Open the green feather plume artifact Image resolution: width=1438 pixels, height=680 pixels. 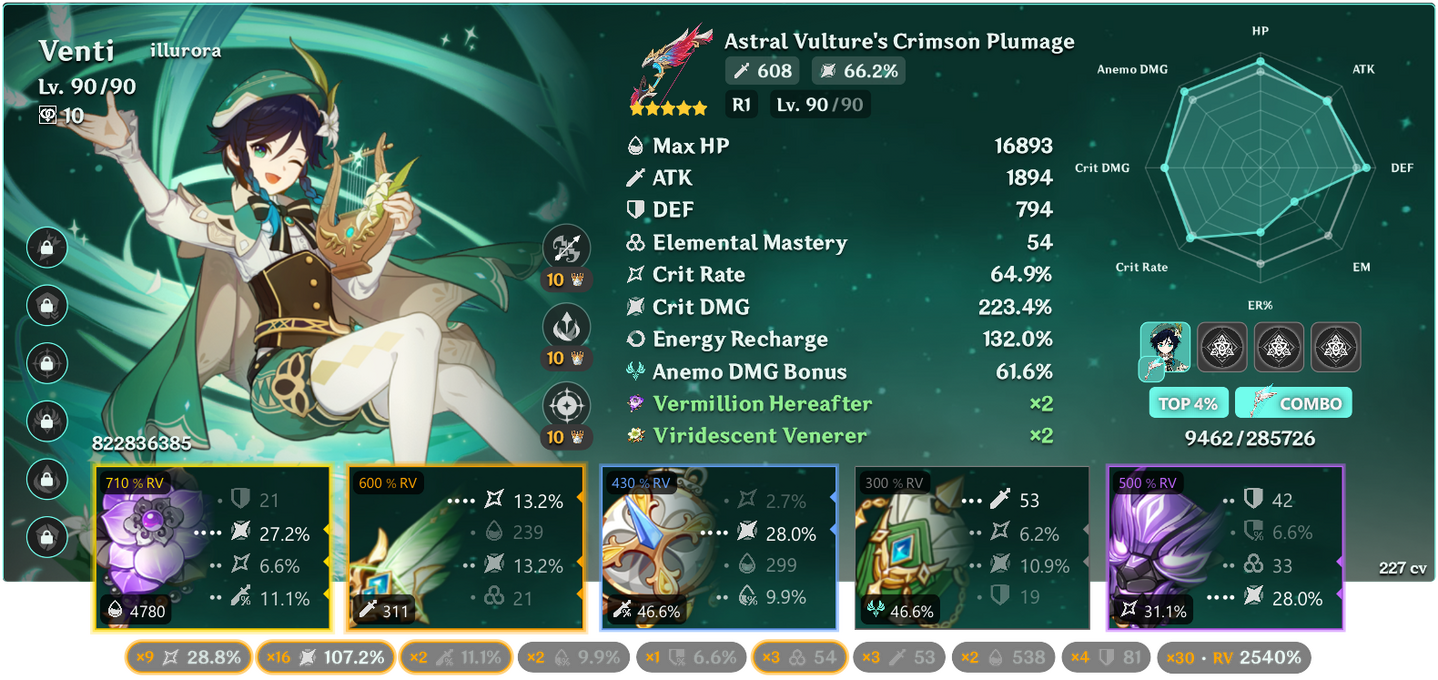(462, 550)
